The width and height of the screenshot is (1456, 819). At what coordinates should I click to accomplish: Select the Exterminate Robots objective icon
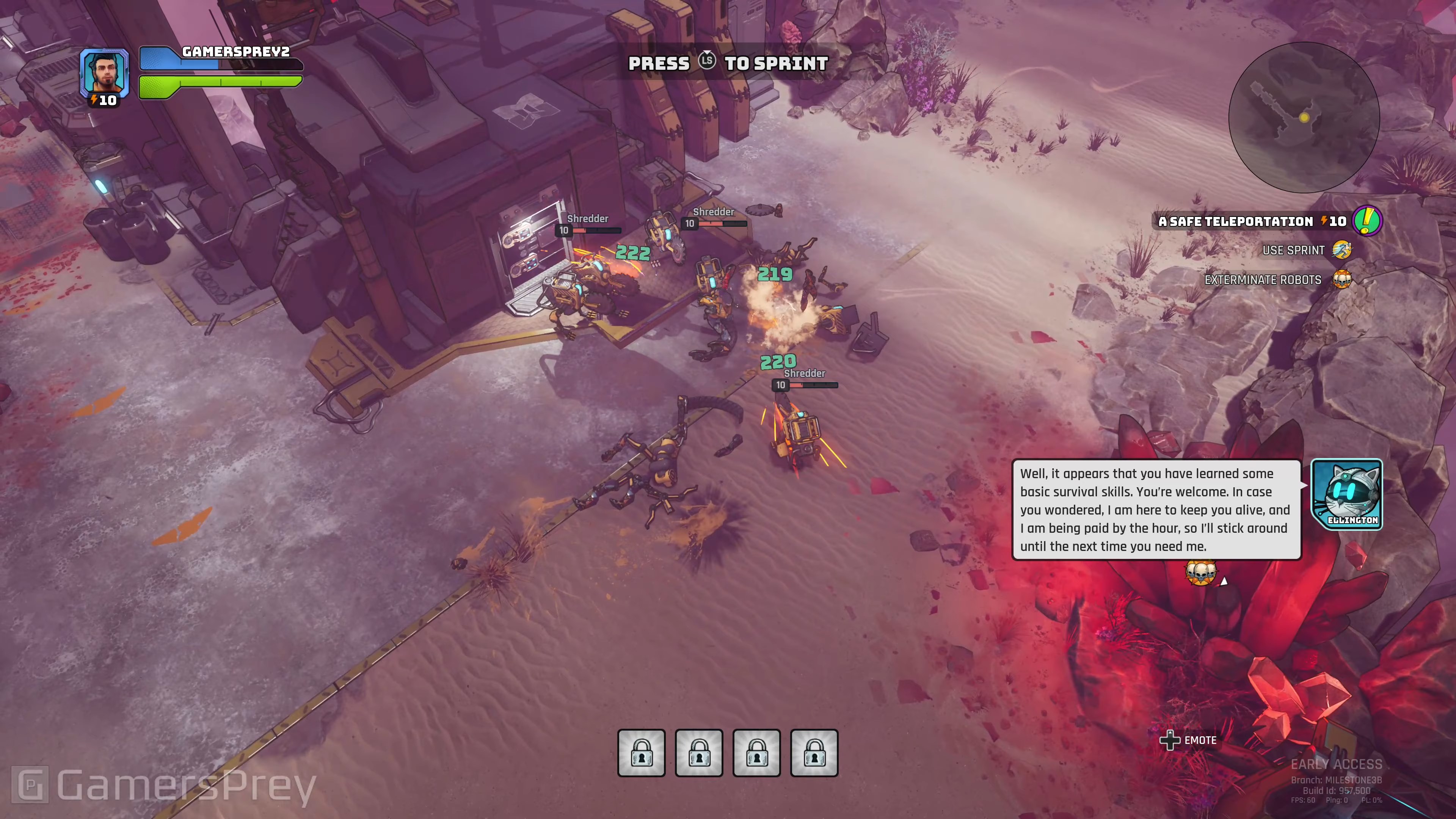[x=1342, y=279]
